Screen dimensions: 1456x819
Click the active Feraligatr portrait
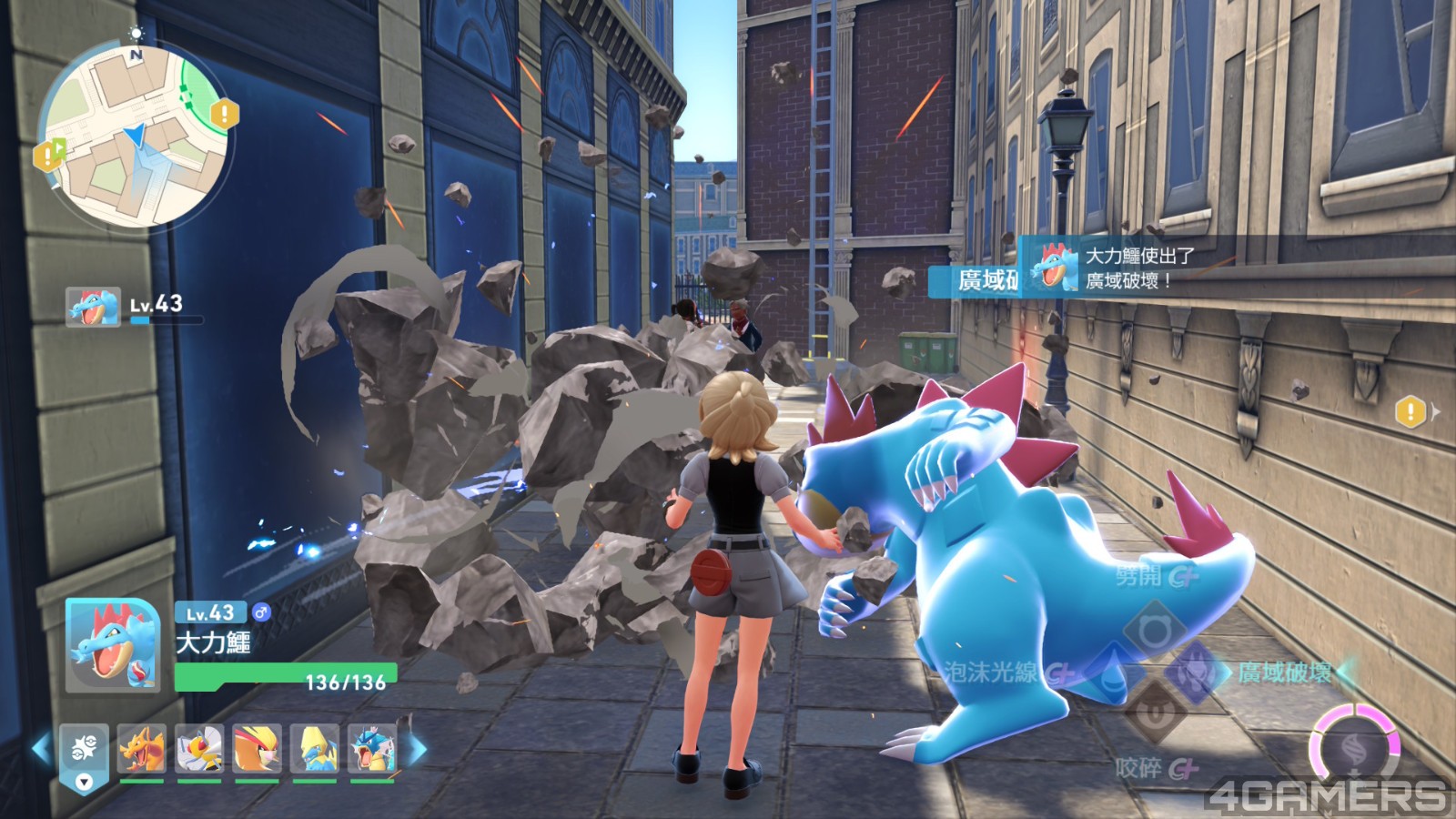[x=113, y=644]
